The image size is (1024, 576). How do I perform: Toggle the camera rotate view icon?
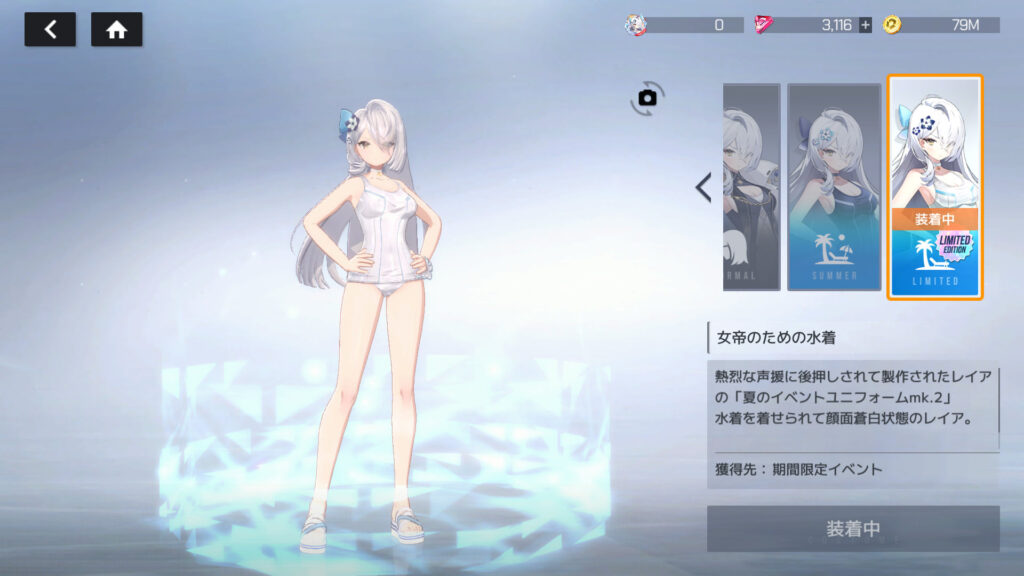point(647,98)
